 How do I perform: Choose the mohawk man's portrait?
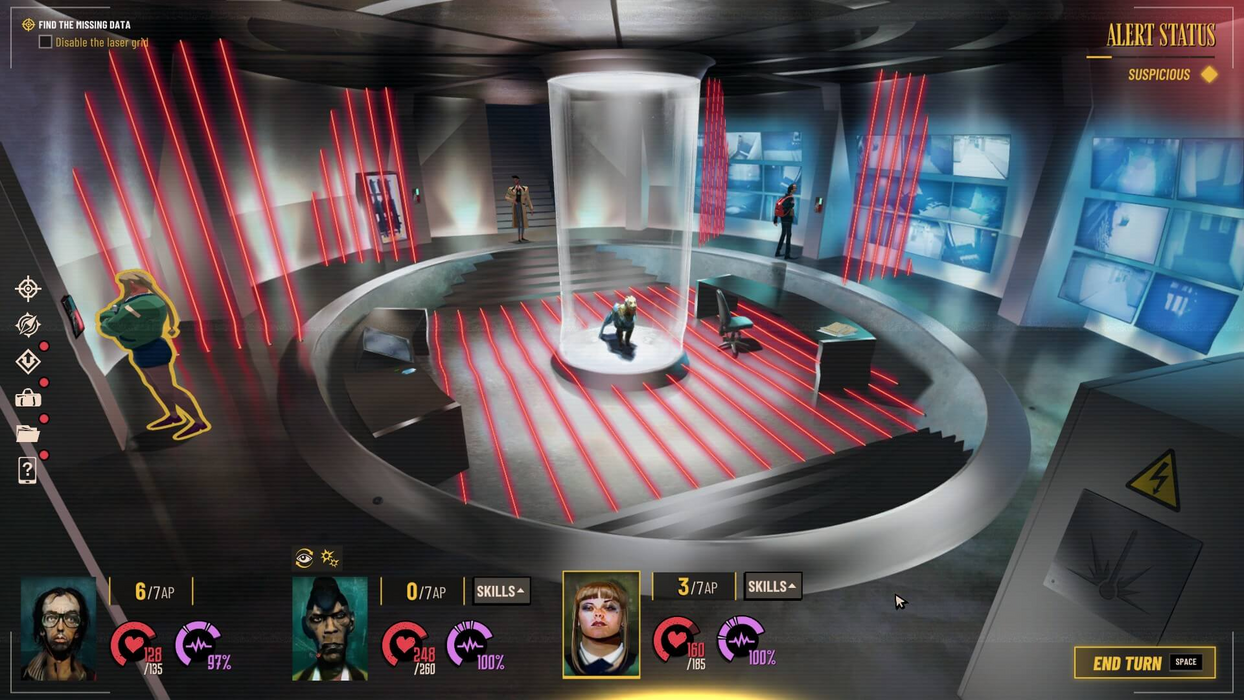click(330, 629)
